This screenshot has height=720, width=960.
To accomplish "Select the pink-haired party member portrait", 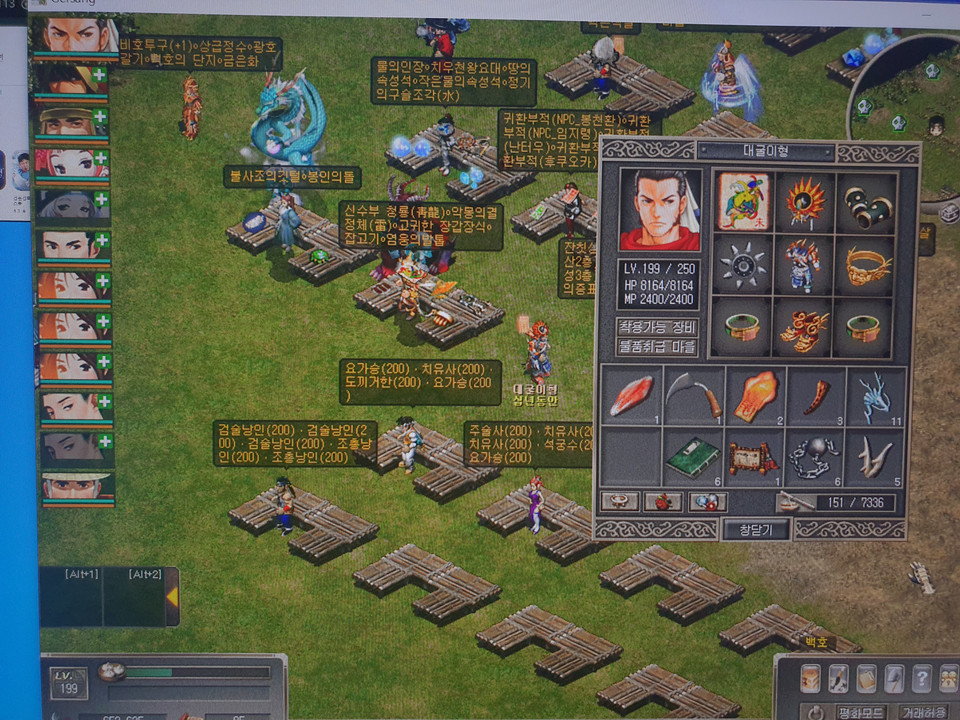I will point(70,162).
